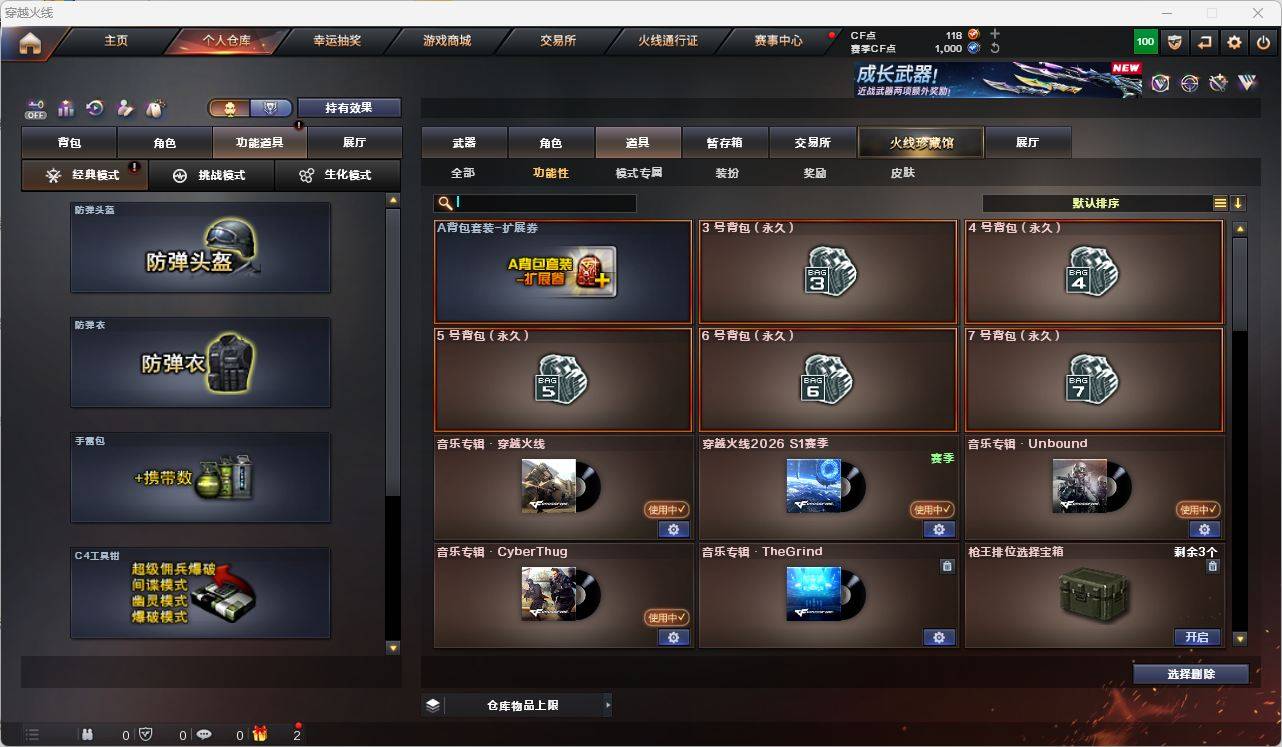Viewport: 1282px width, 747px height.
Task: Toggle the OFF switch above the left sidebar
Action: click(35, 109)
